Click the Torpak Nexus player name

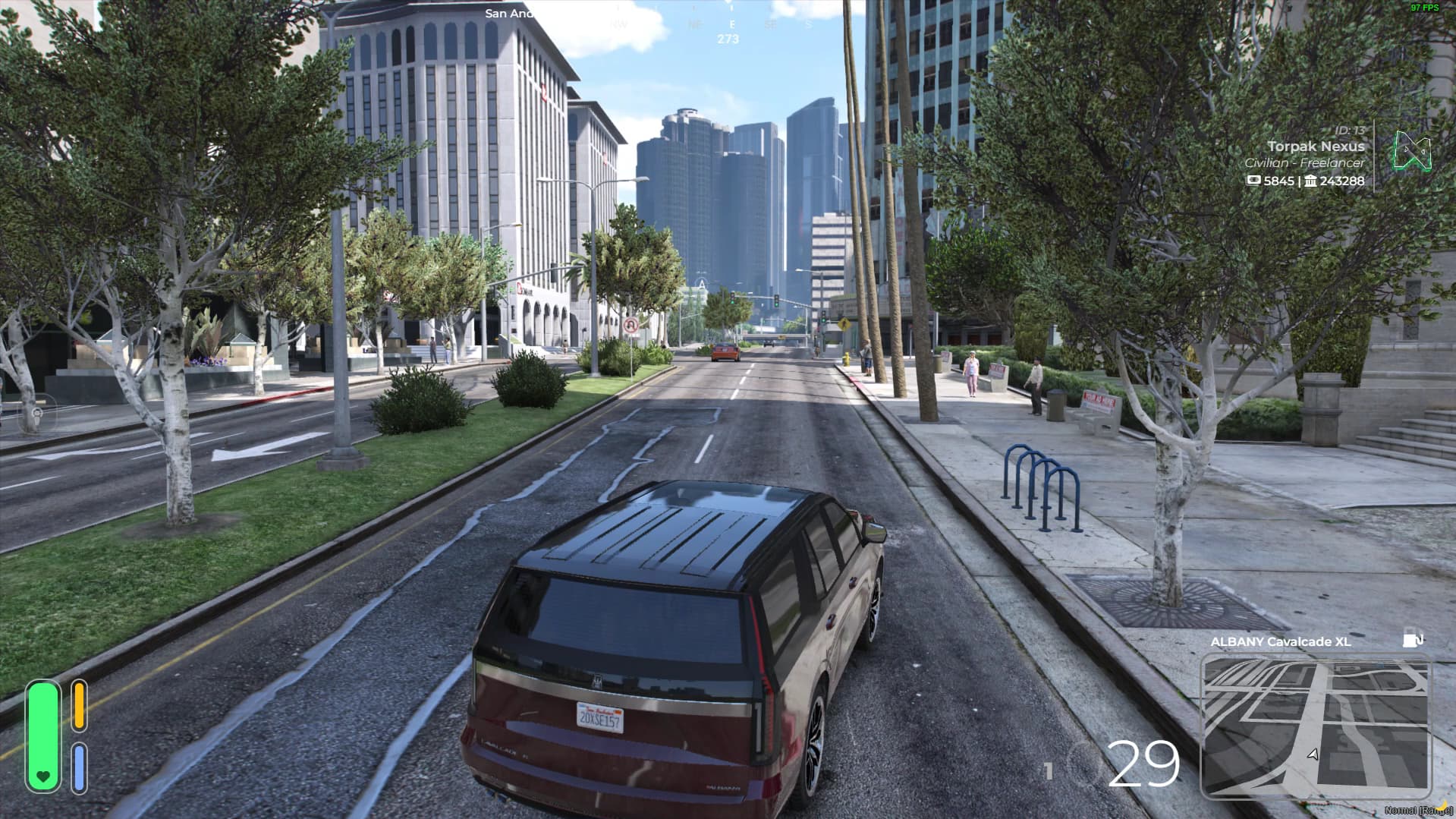(1316, 146)
